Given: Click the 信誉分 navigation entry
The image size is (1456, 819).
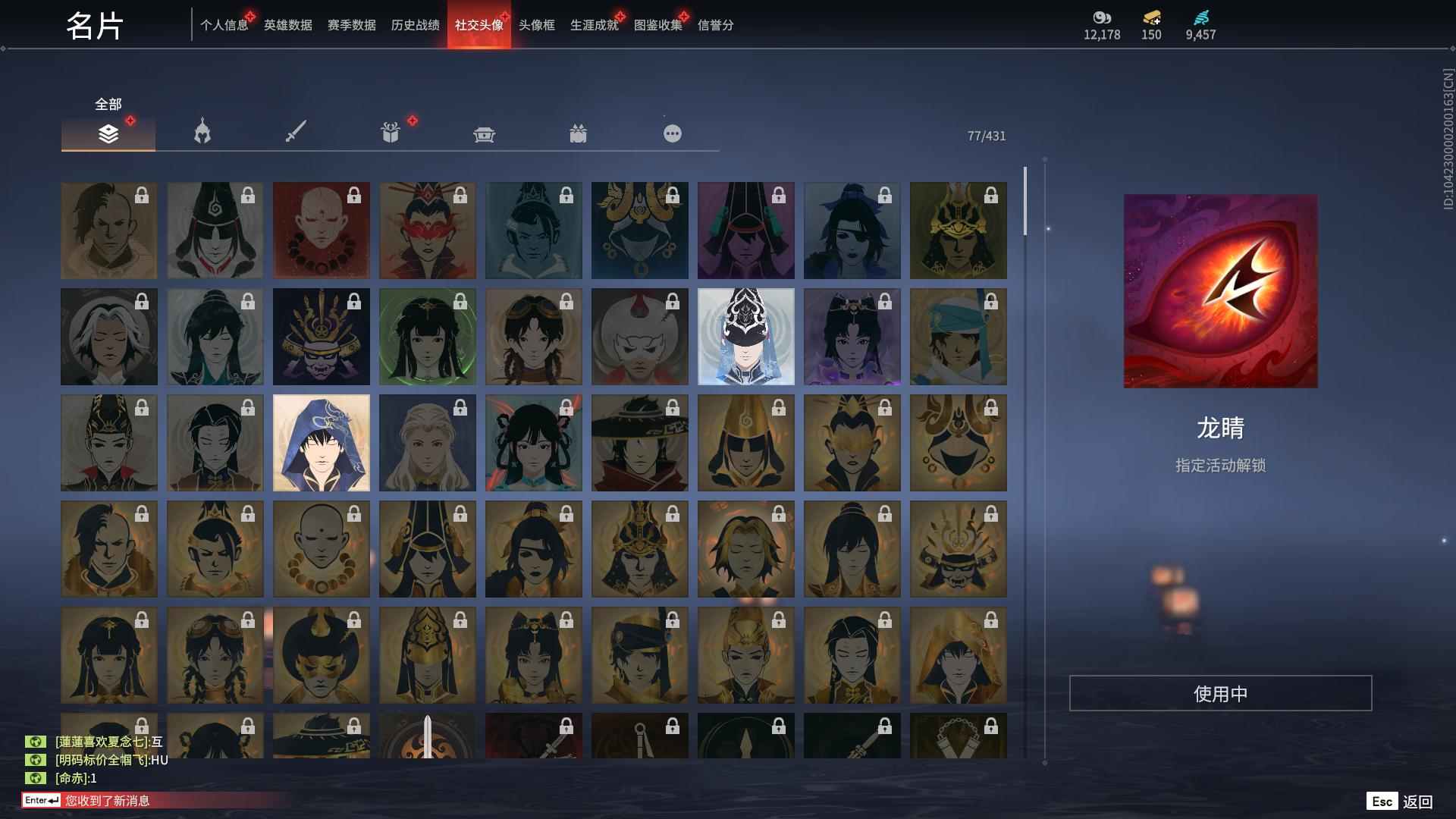Looking at the screenshot, I should point(714,25).
